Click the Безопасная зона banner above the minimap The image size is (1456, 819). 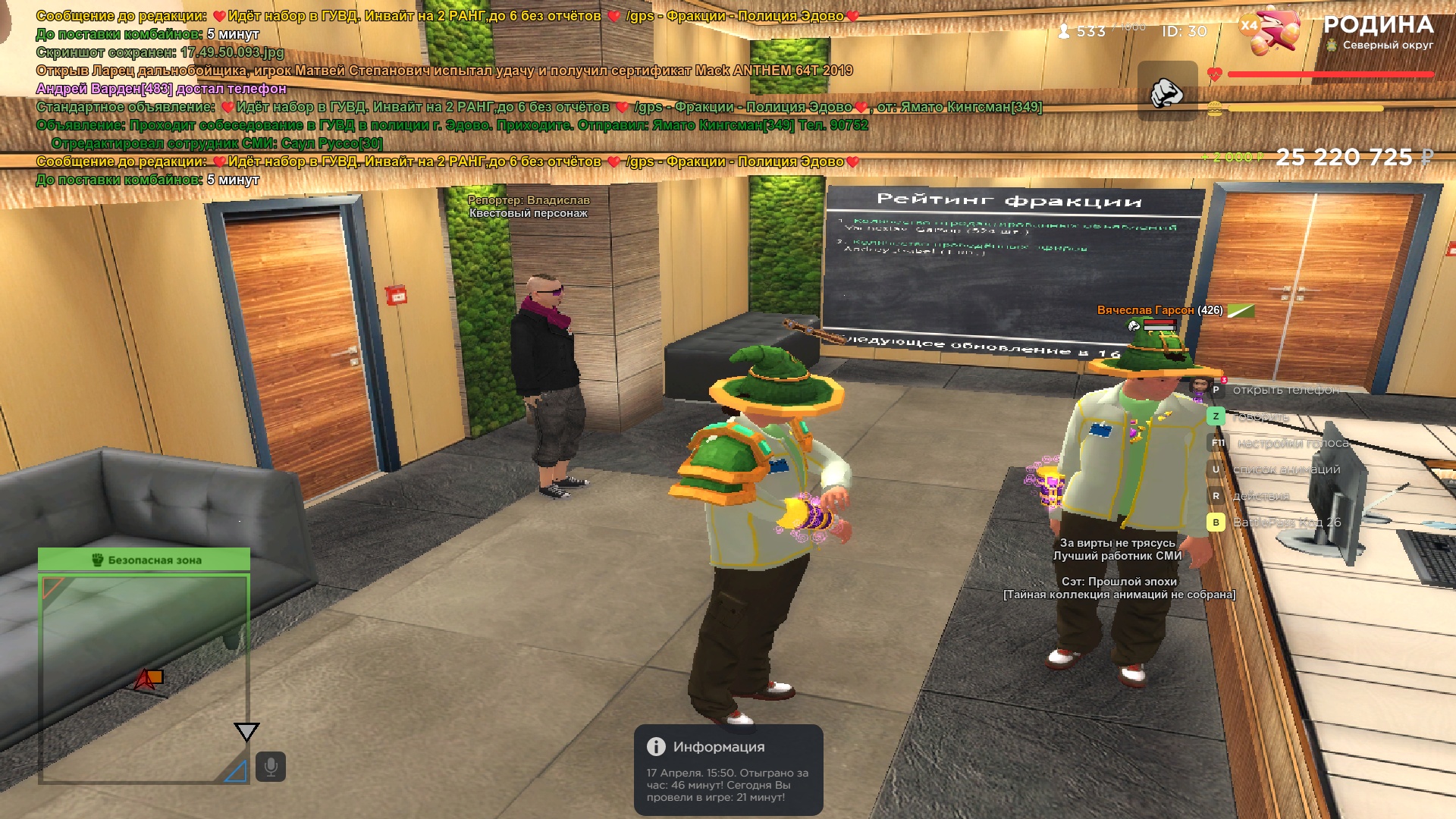coord(144,560)
